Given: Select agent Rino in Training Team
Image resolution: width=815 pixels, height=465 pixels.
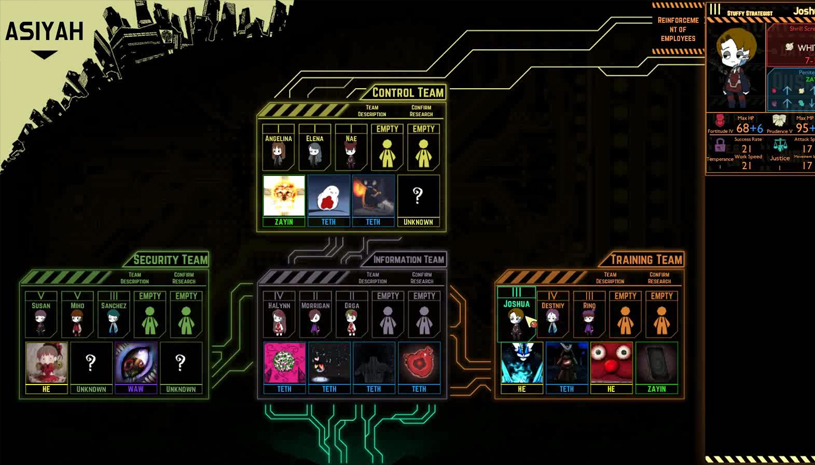Looking at the screenshot, I should click(589, 315).
